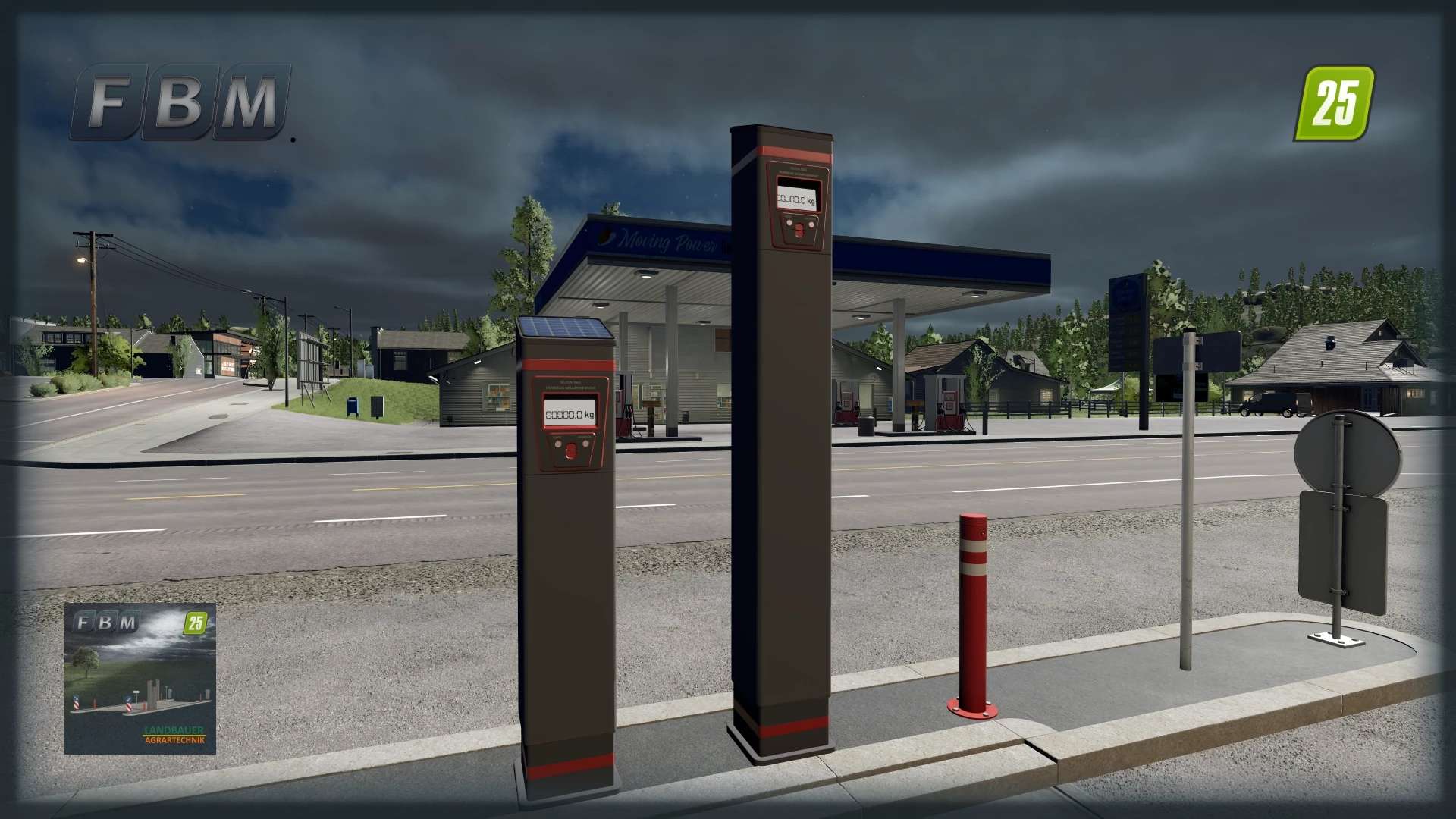Viewport: 1456px width, 819px height.
Task: Select the green 25 game badge
Action: [x=1334, y=103]
